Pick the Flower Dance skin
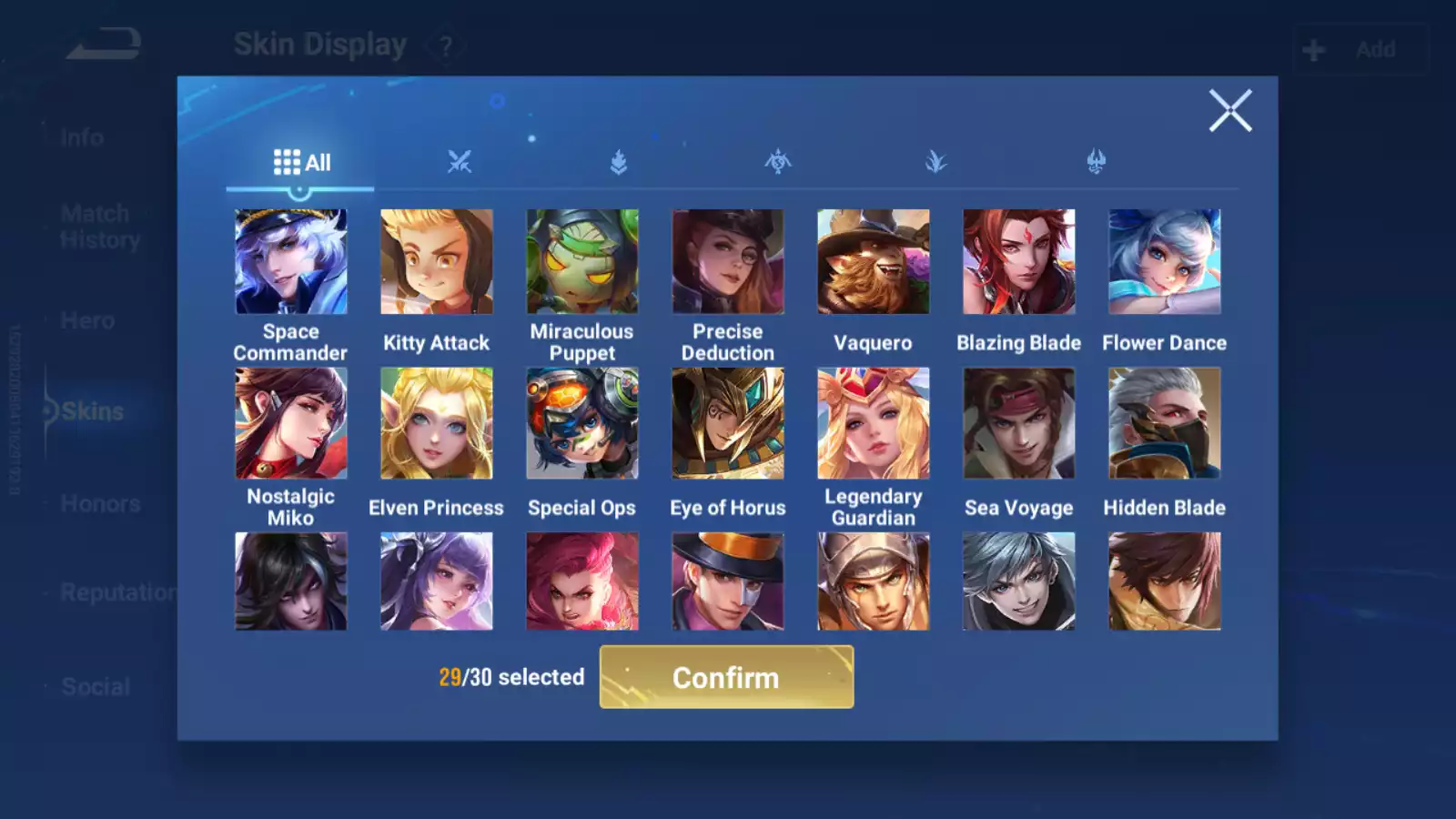1456x819 pixels. point(1165,262)
